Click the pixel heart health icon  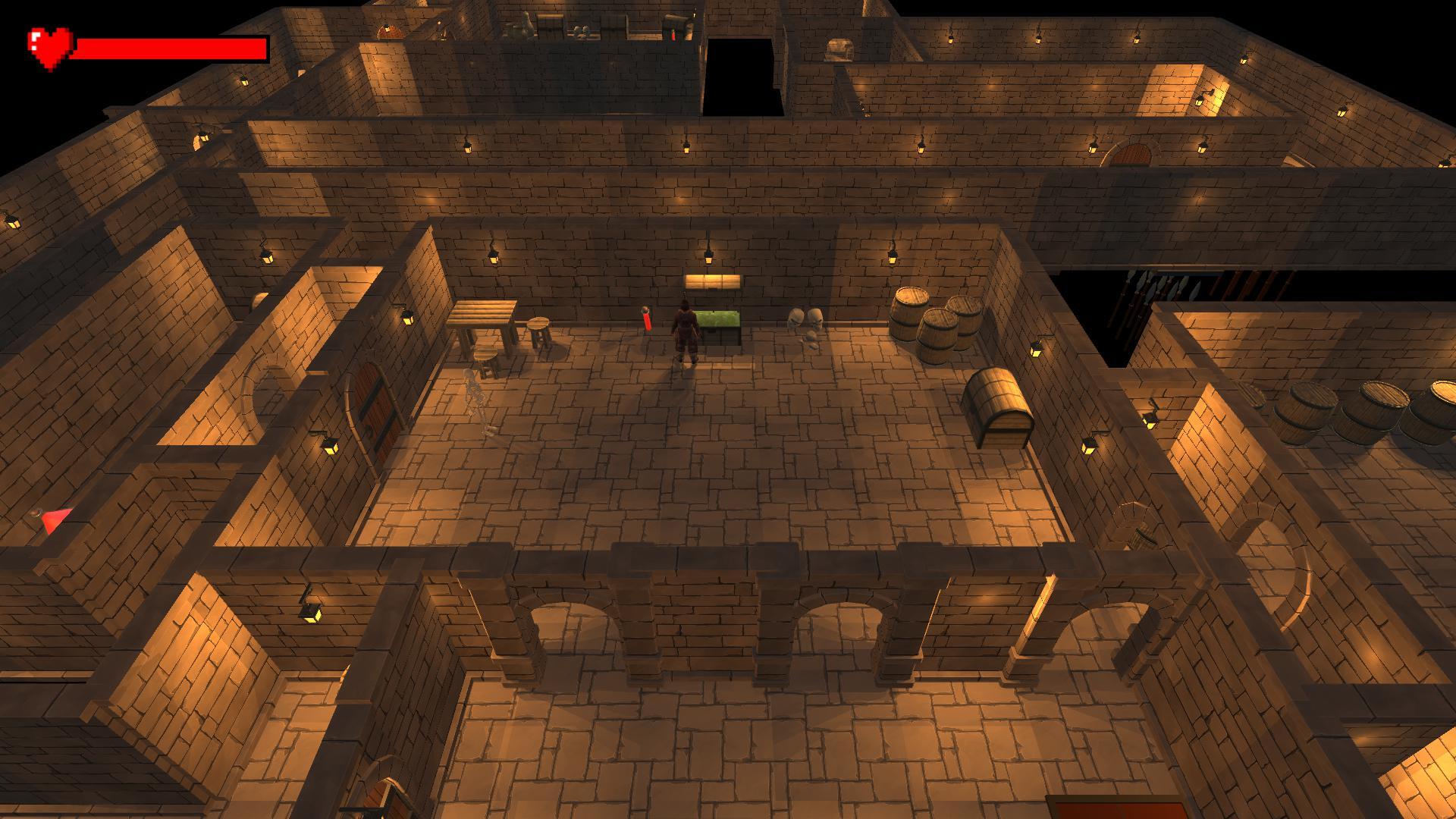pos(51,44)
